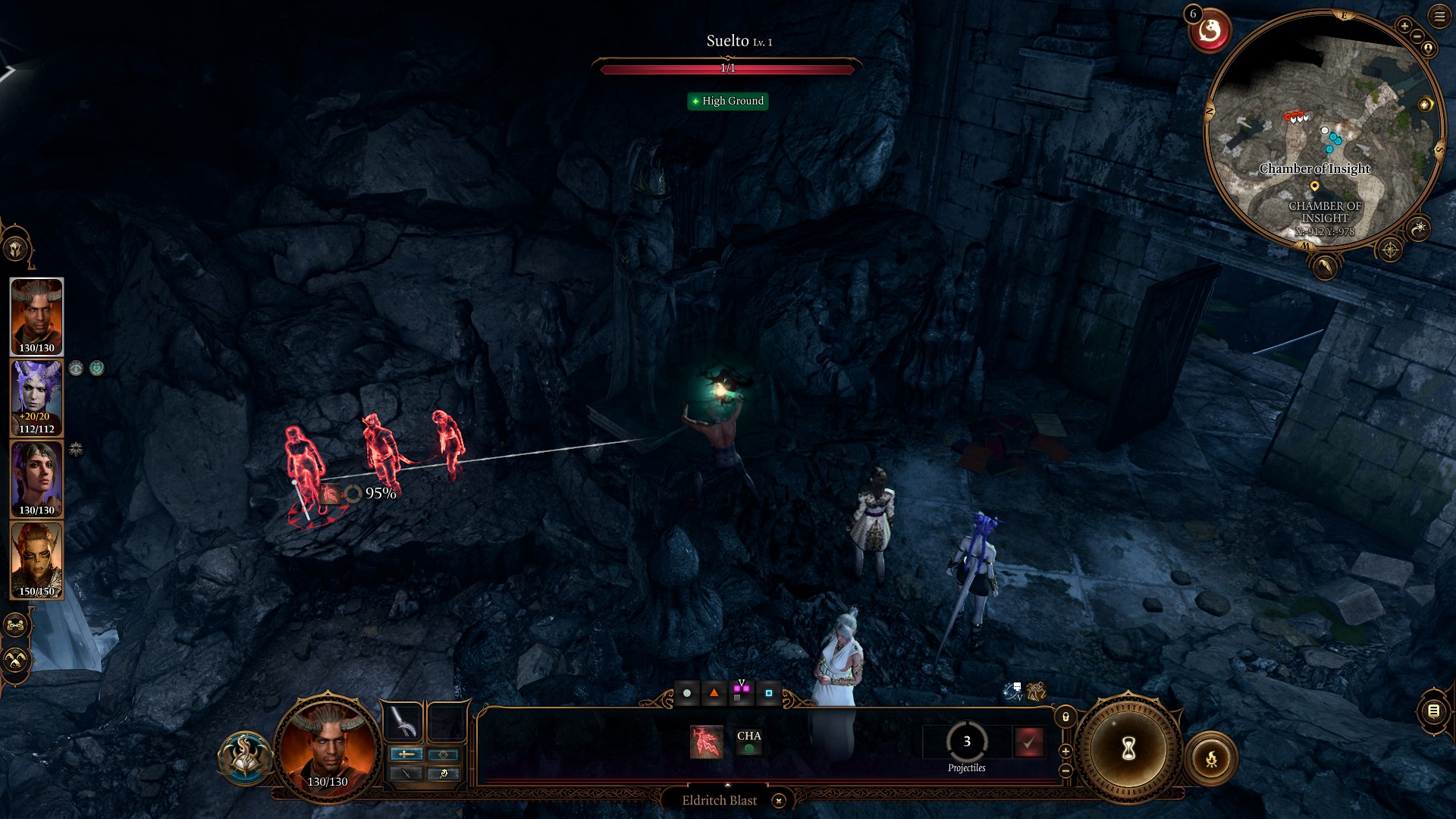
Task: Select the fourth party member's portrait
Action: [x=36, y=561]
